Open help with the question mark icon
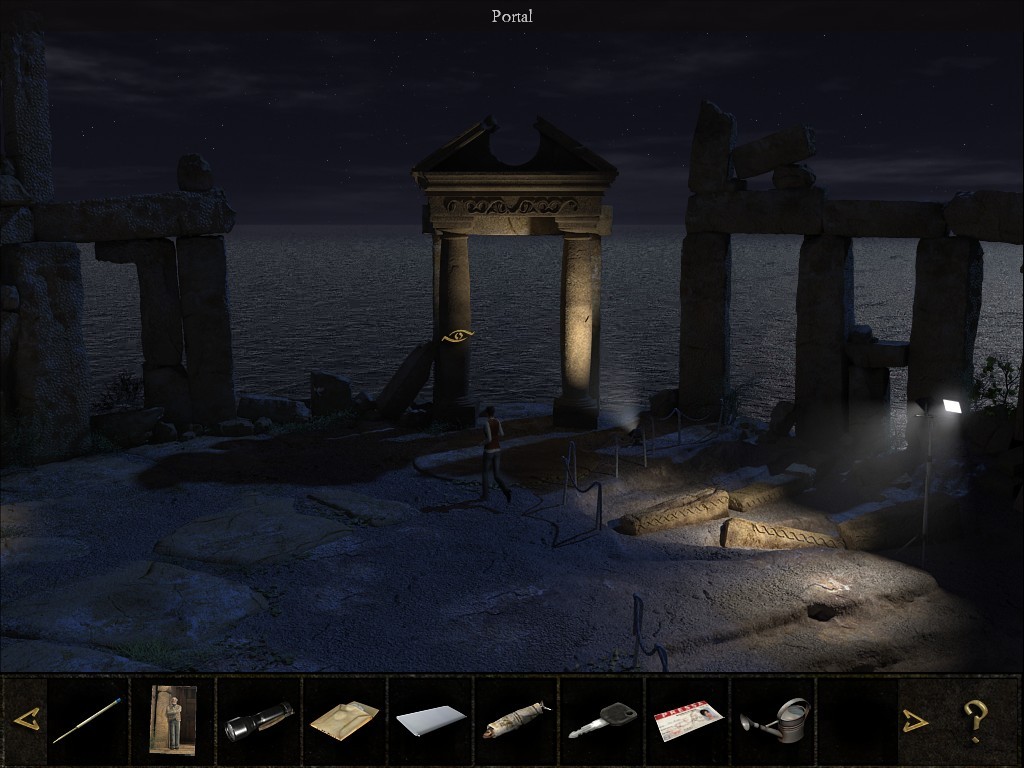The width and height of the screenshot is (1024, 768). point(973,720)
